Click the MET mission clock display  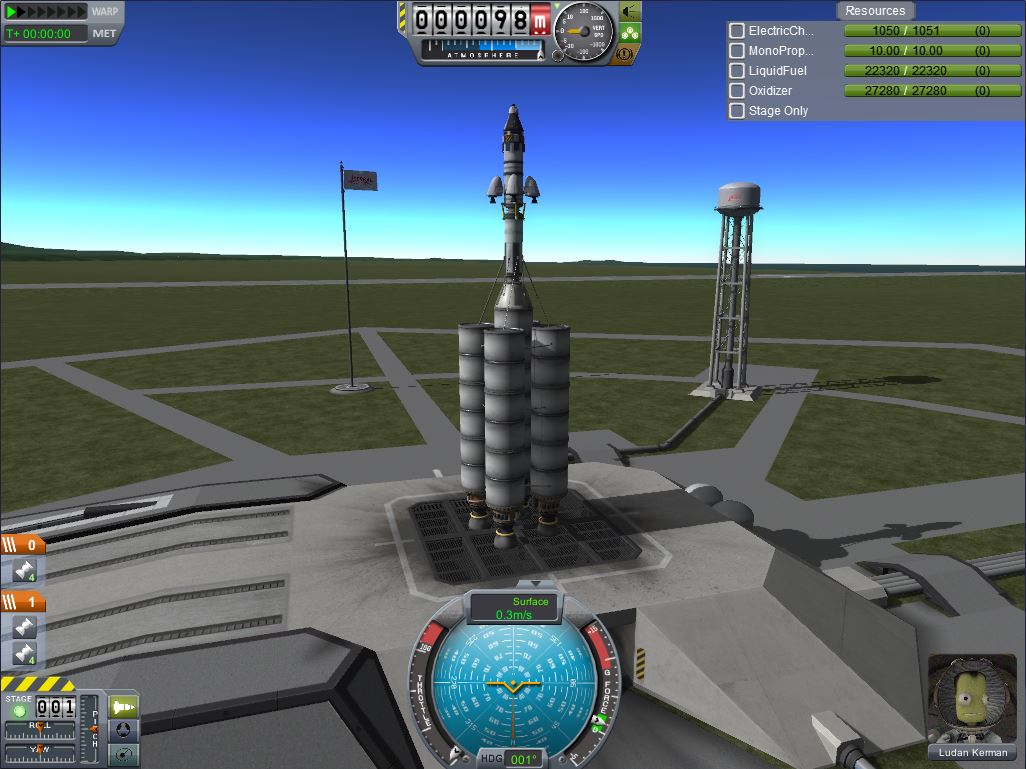[46, 33]
